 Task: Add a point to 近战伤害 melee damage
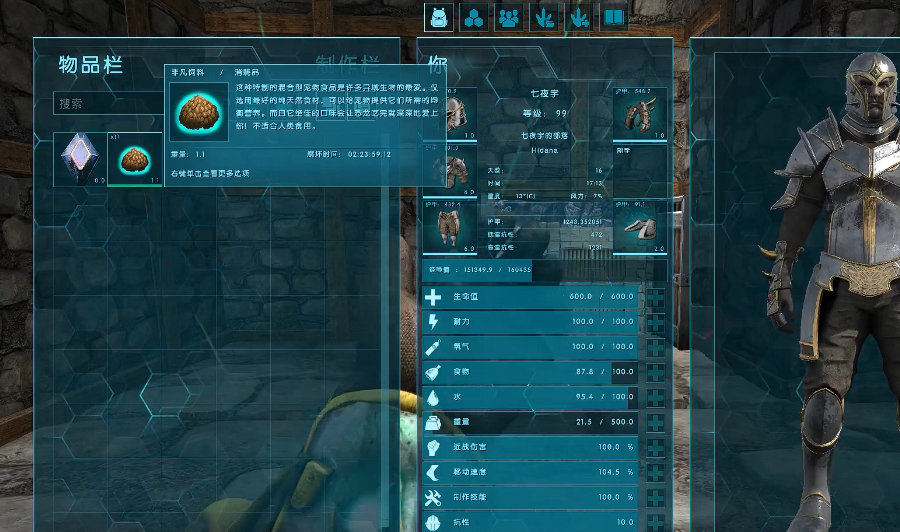pyautogui.click(x=655, y=447)
